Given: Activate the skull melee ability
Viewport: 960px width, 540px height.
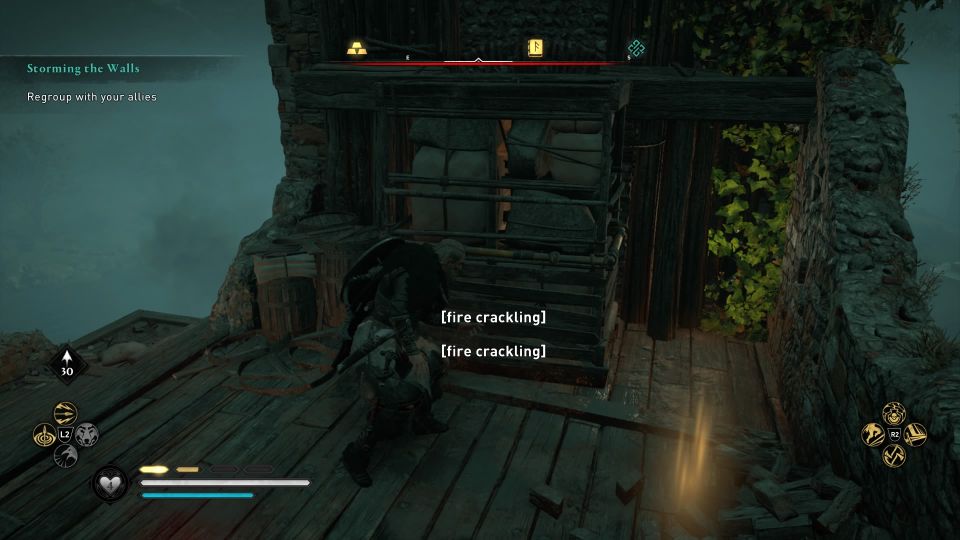Looking at the screenshot, I should click(894, 413).
